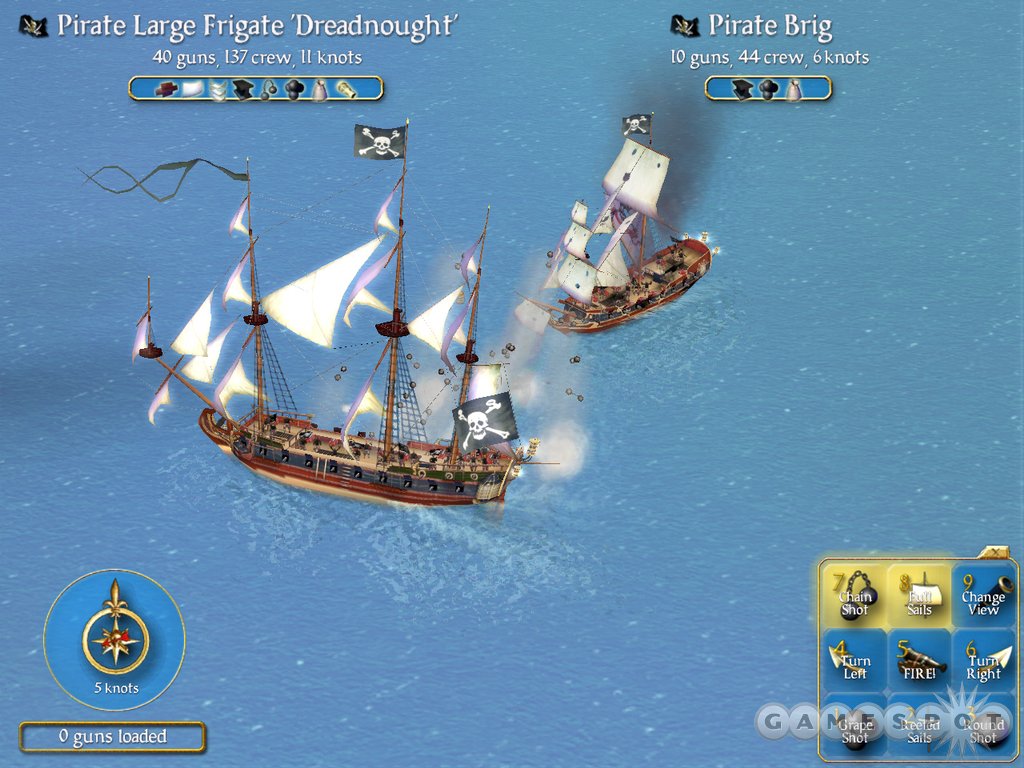
Task: Set Reefed Sails on the keypad
Action: point(919,725)
